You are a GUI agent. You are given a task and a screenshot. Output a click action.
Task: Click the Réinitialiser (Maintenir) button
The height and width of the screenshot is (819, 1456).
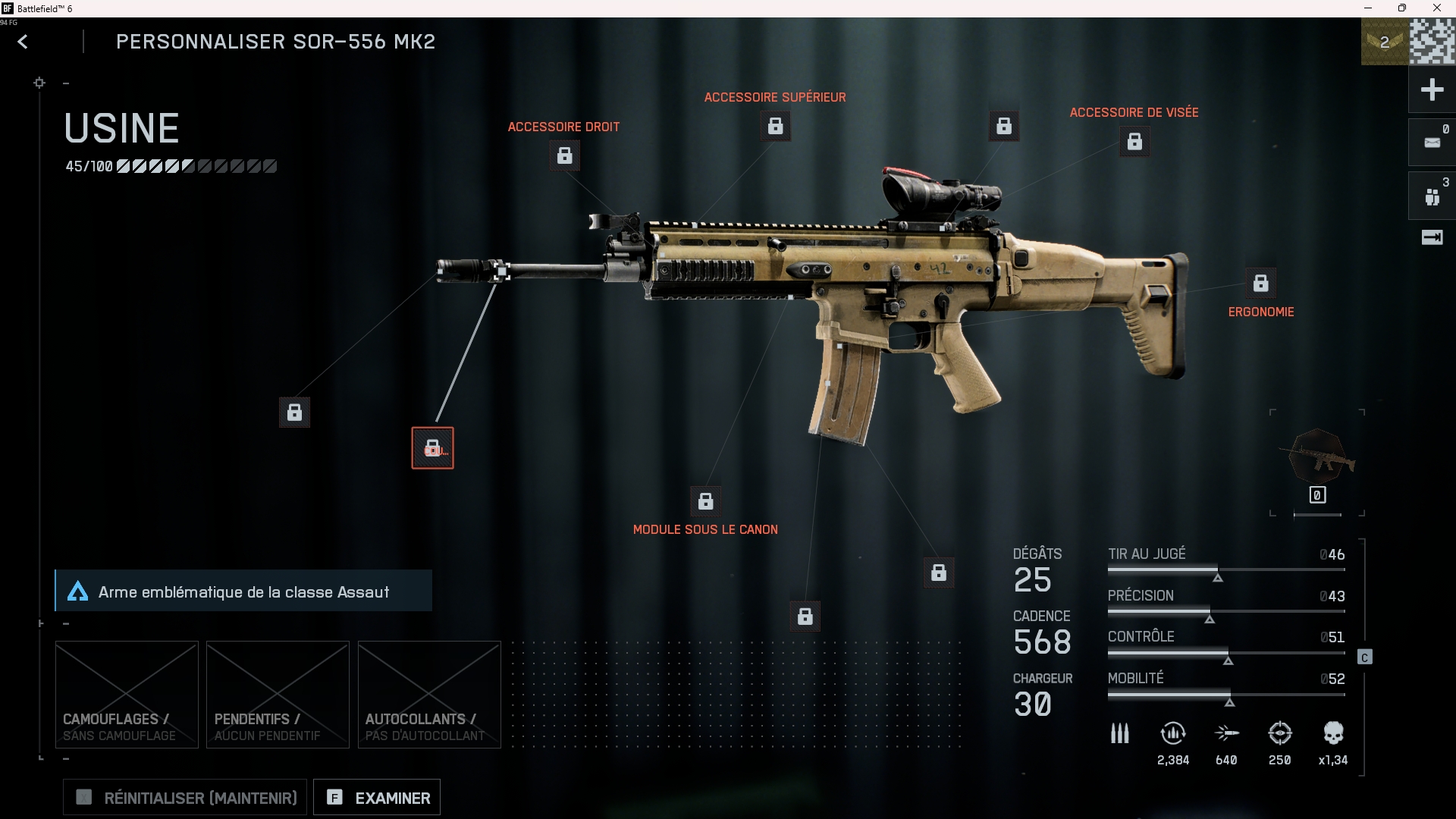(x=185, y=798)
